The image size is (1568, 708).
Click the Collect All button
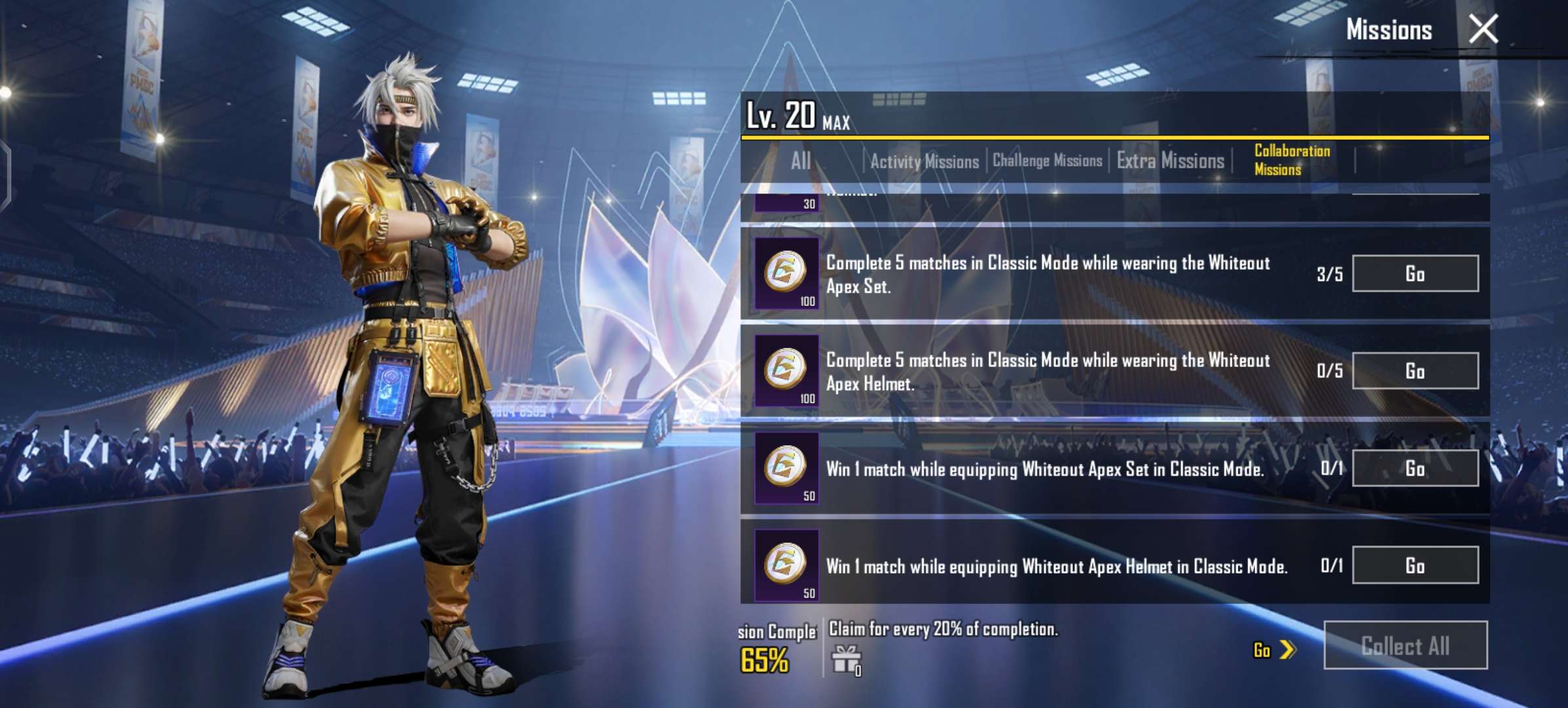[1405, 646]
